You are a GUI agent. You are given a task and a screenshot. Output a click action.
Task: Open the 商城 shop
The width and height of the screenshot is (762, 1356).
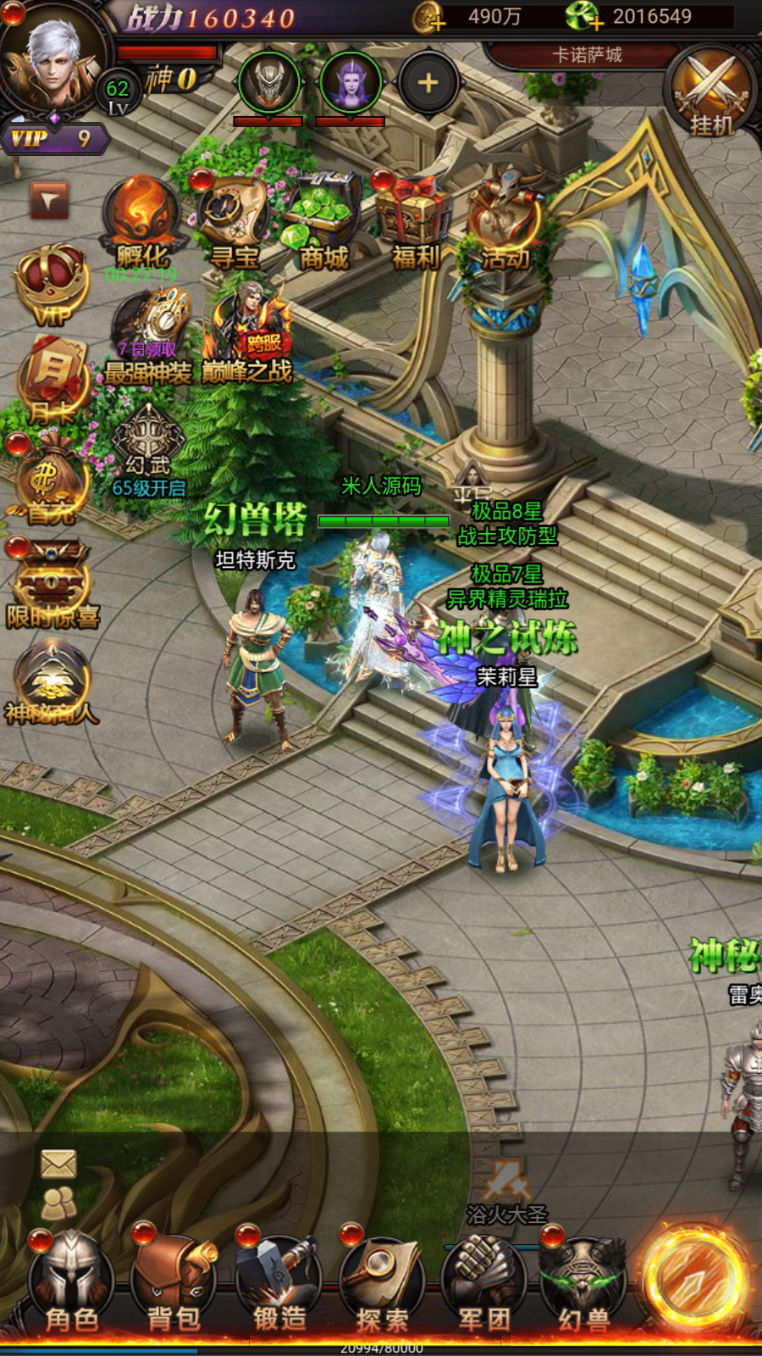(x=323, y=222)
